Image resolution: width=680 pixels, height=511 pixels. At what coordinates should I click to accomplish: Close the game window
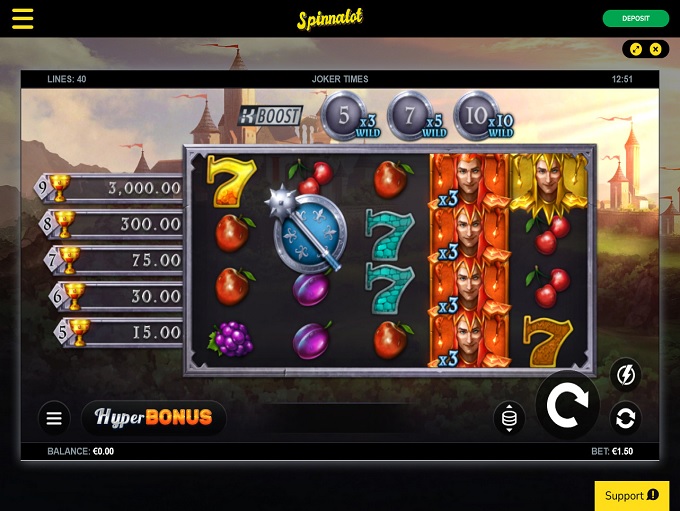(x=656, y=49)
